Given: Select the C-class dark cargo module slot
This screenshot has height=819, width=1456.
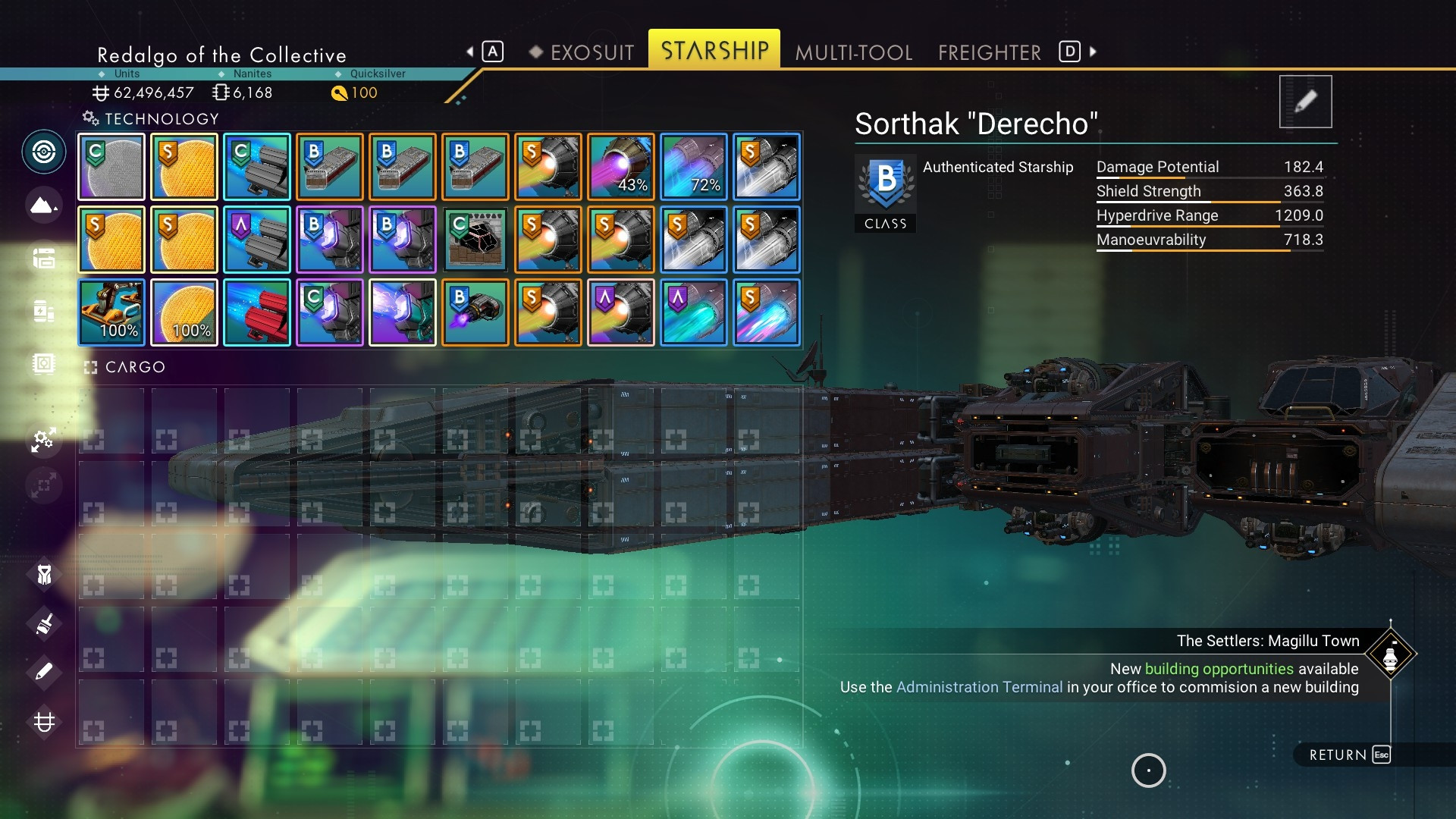Looking at the screenshot, I should point(475,240).
